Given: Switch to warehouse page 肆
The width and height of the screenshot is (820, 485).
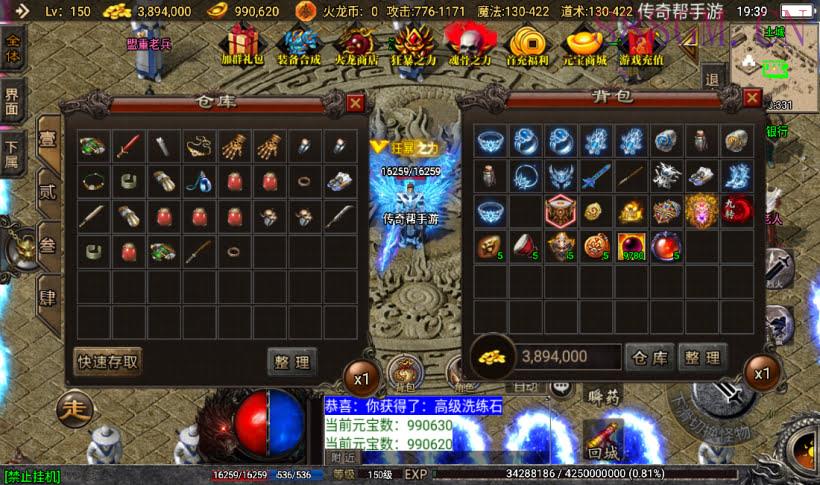Looking at the screenshot, I should (46, 299).
